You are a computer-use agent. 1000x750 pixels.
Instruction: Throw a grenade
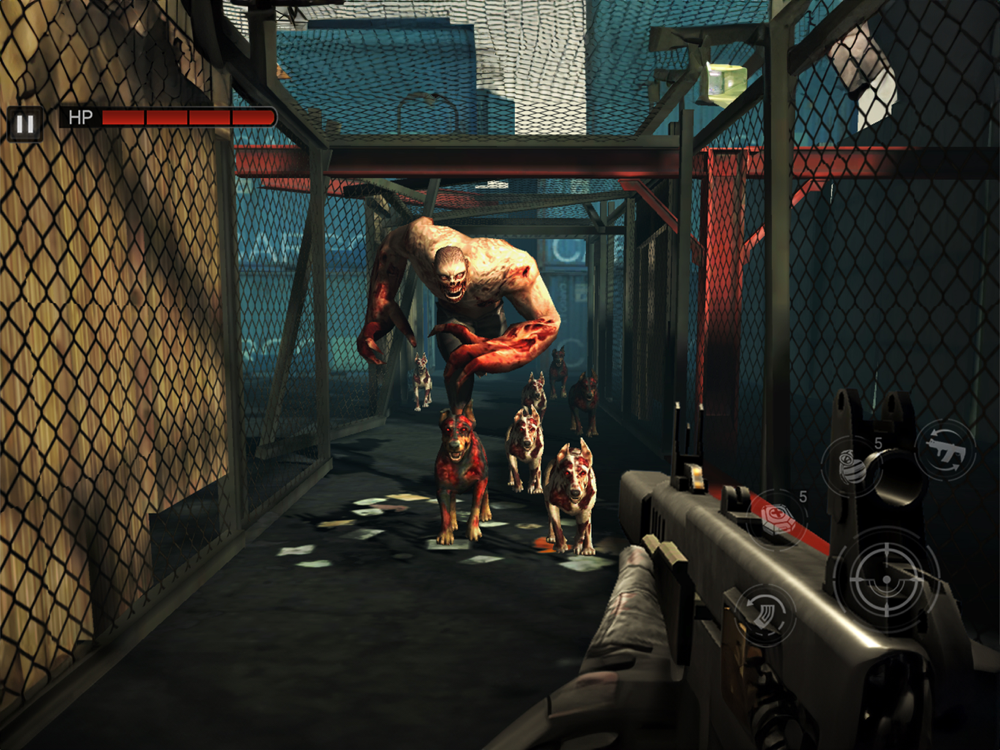click(x=852, y=466)
